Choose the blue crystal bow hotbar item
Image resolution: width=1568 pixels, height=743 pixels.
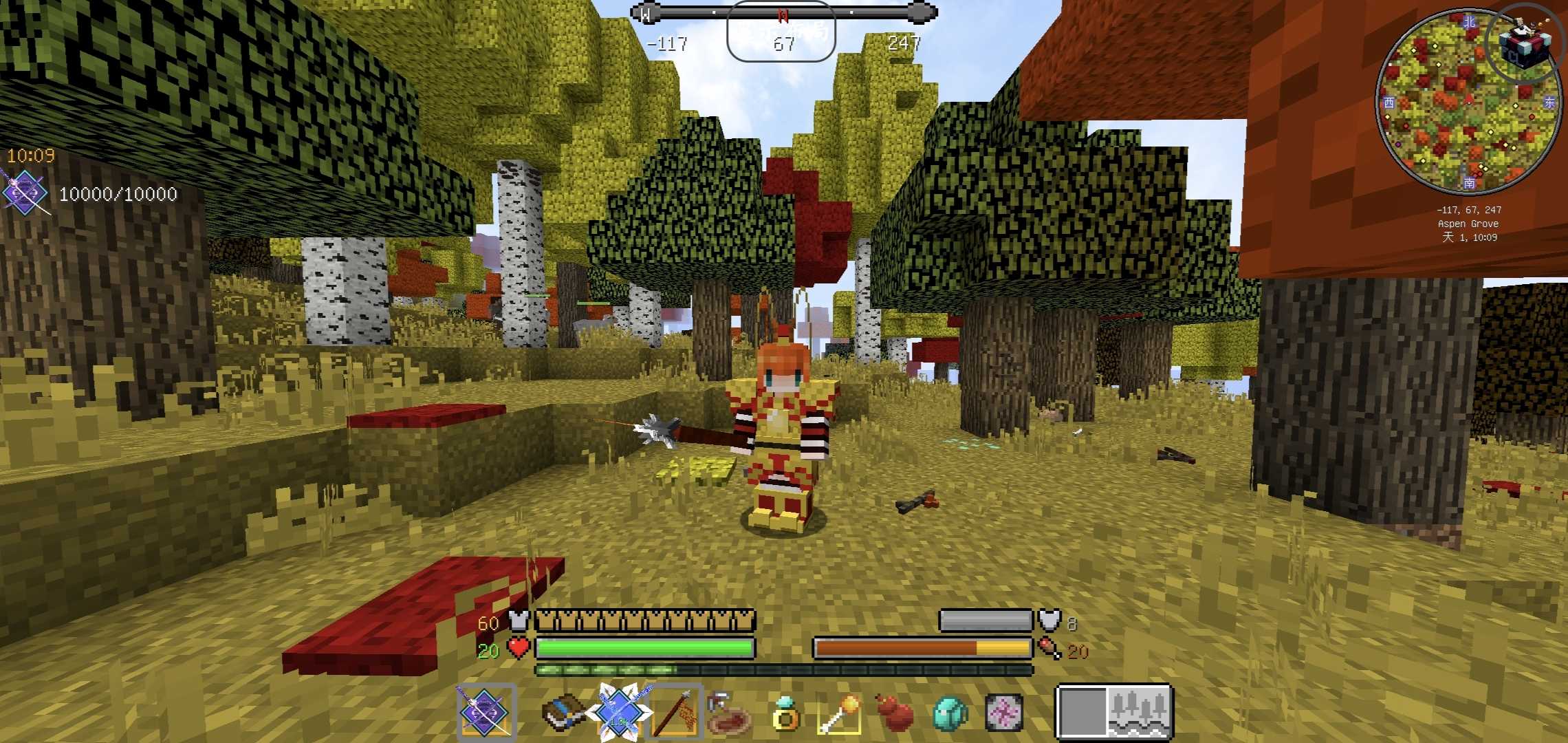(619, 713)
